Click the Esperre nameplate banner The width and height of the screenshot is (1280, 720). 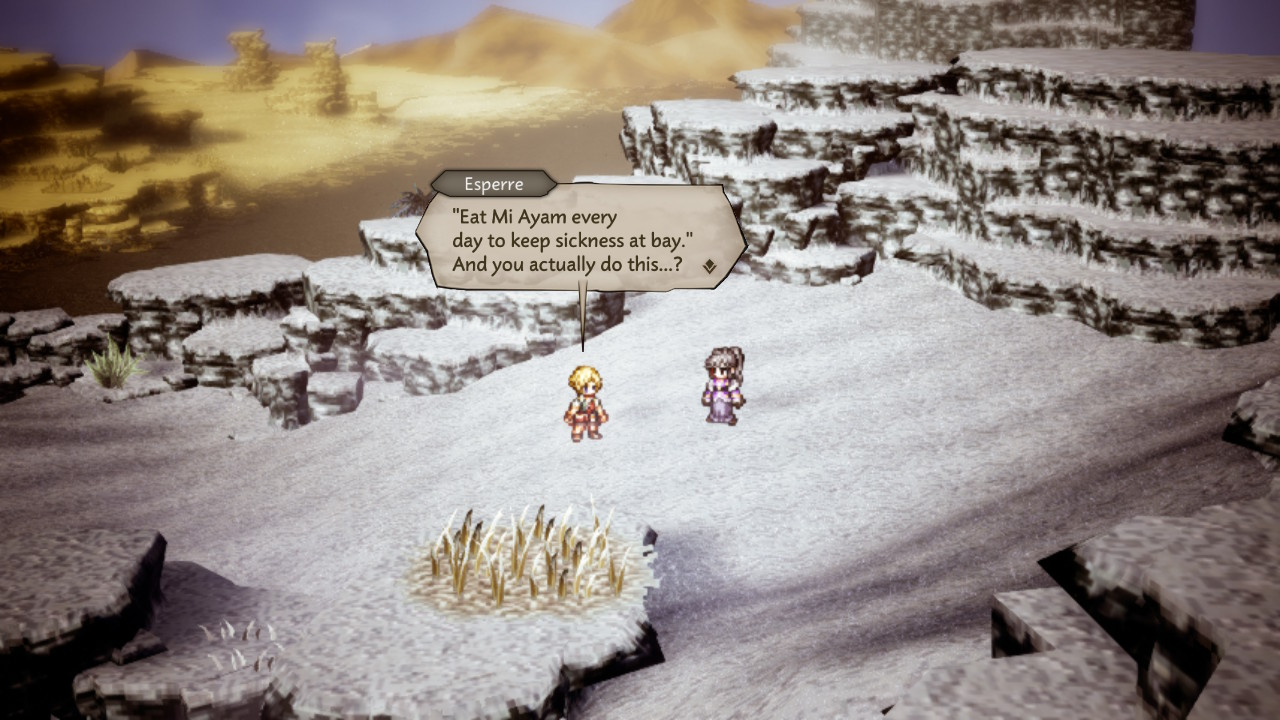tap(492, 184)
